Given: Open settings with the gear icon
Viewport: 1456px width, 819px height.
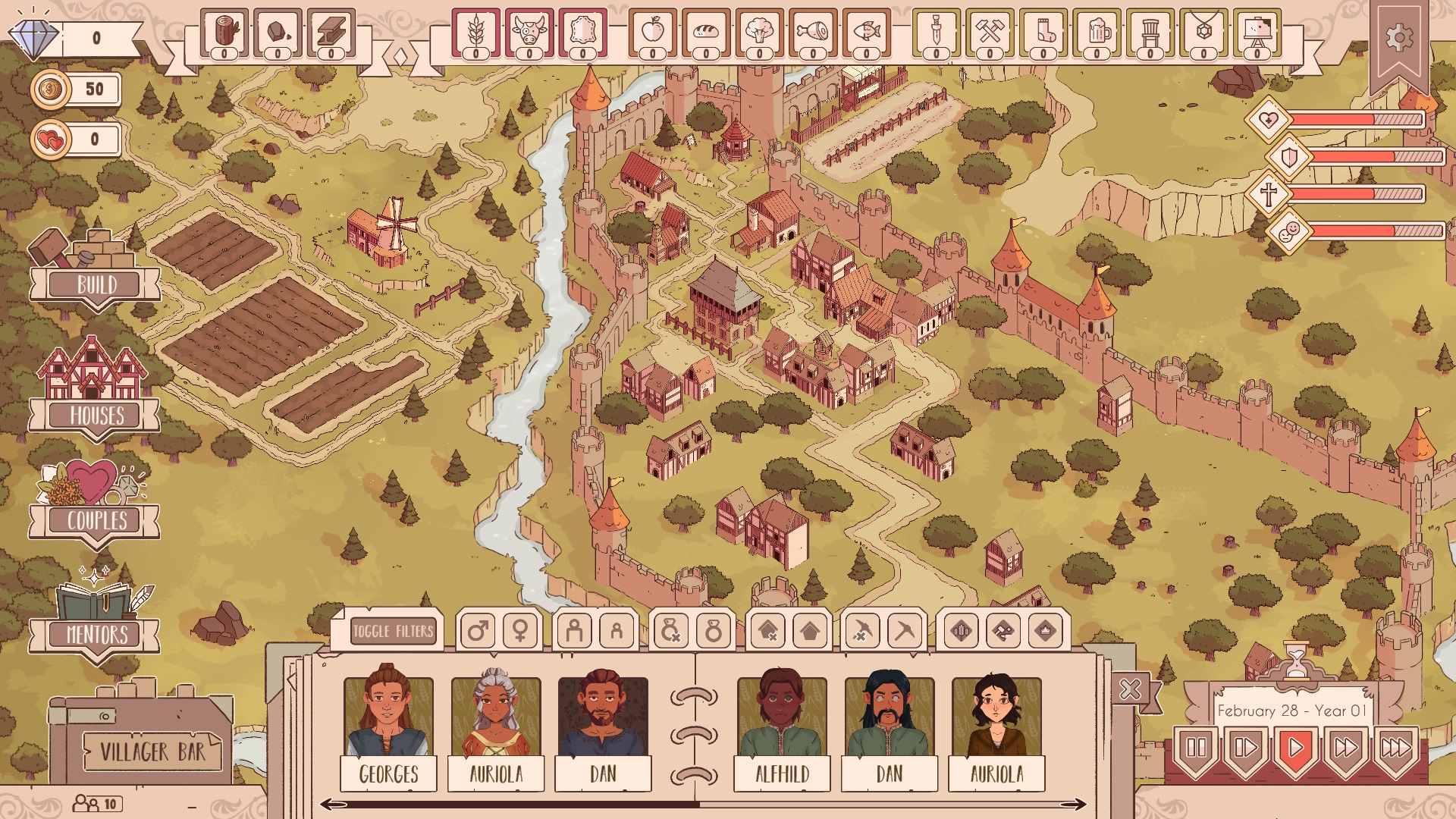Looking at the screenshot, I should pyautogui.click(x=1399, y=38).
